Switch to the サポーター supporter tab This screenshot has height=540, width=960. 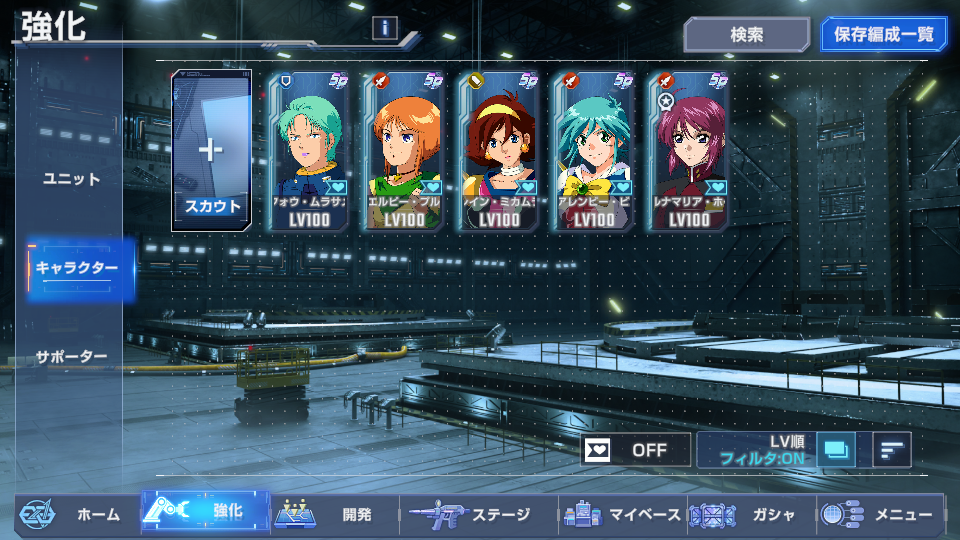pyautogui.click(x=72, y=356)
